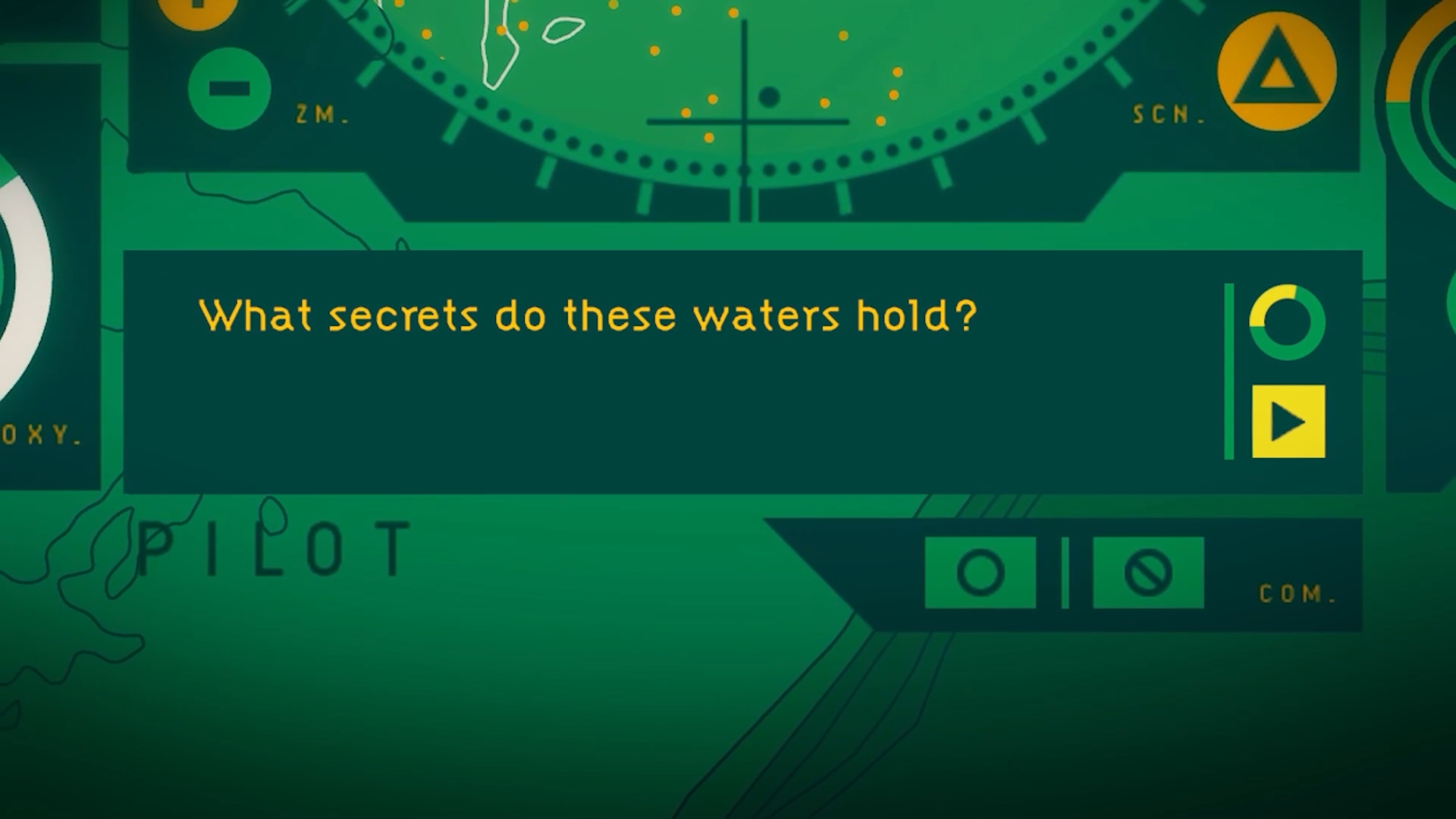Enable open channel via the COM. circle toggle
The image size is (1456, 819).
(x=980, y=573)
